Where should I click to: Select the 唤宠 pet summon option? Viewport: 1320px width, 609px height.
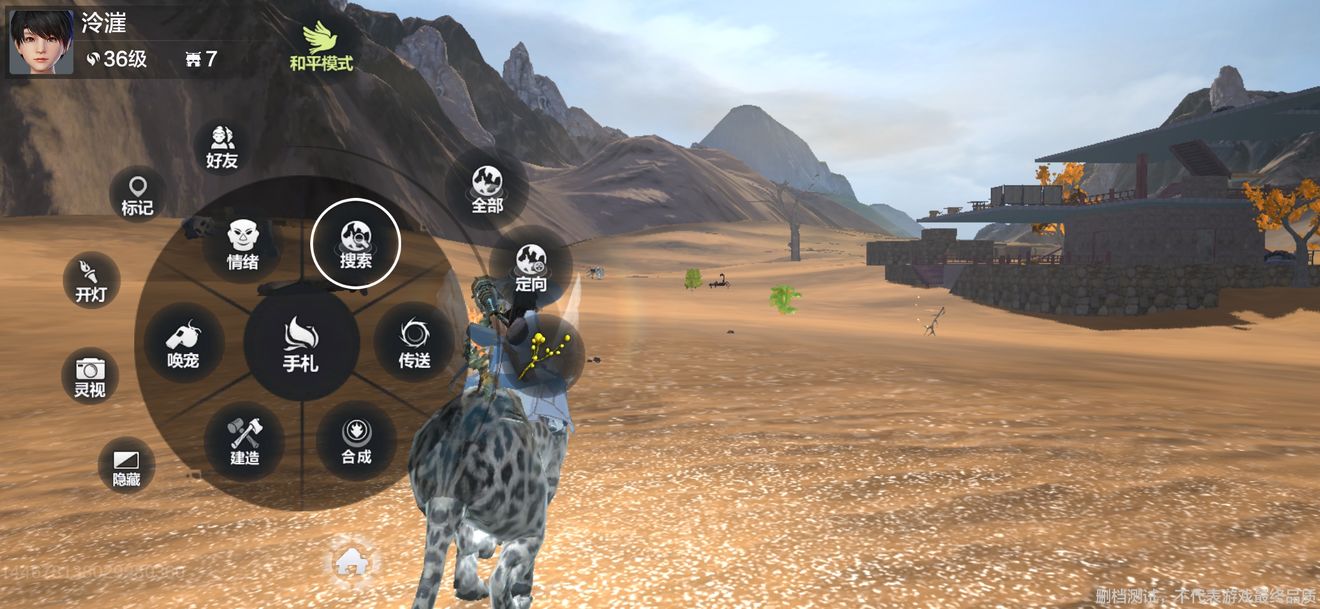click(x=183, y=343)
